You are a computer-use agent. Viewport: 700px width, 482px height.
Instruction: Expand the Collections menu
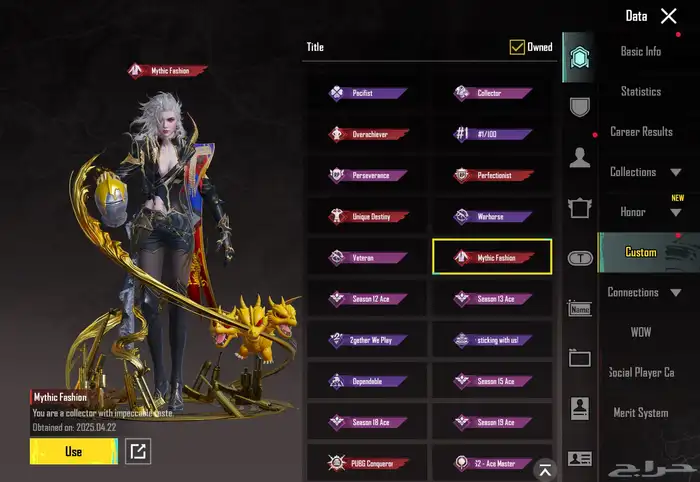(645, 172)
